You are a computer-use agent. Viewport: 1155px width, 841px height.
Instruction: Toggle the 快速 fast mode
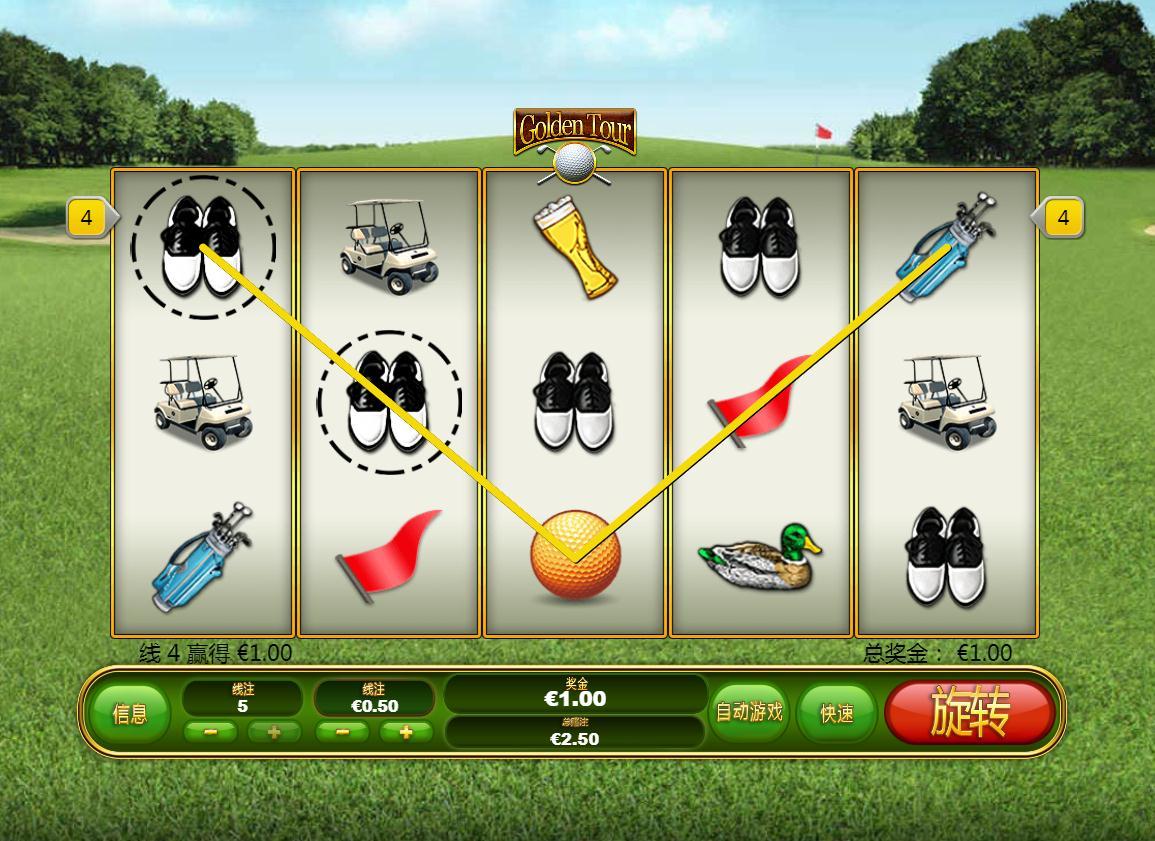837,713
